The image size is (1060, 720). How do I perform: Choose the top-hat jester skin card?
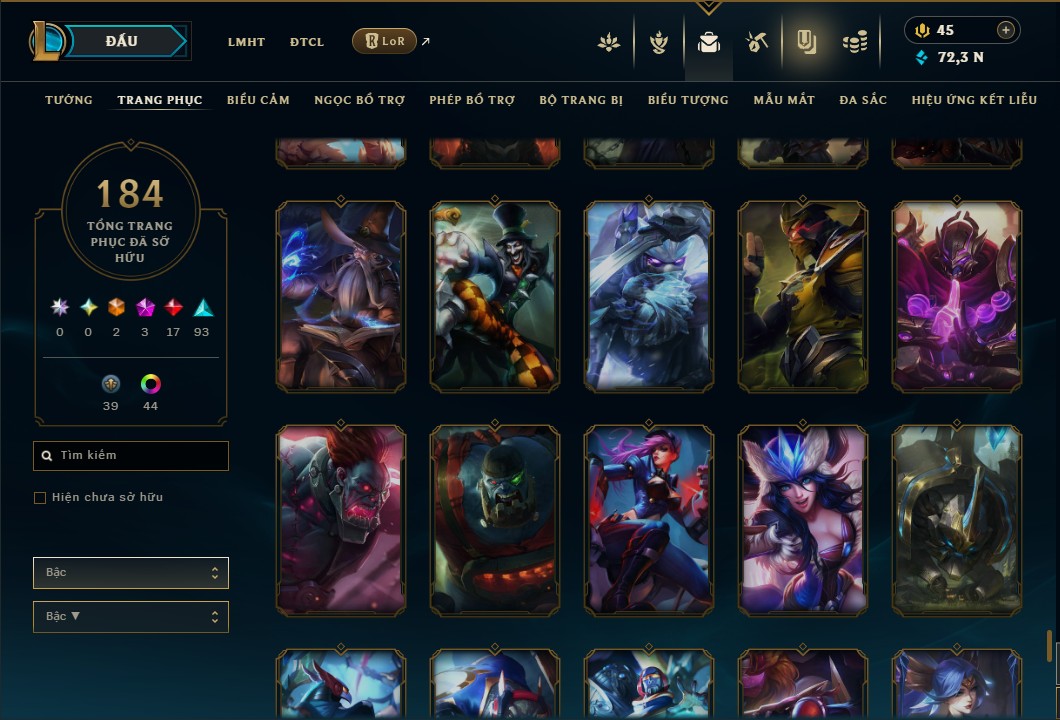[x=495, y=296]
